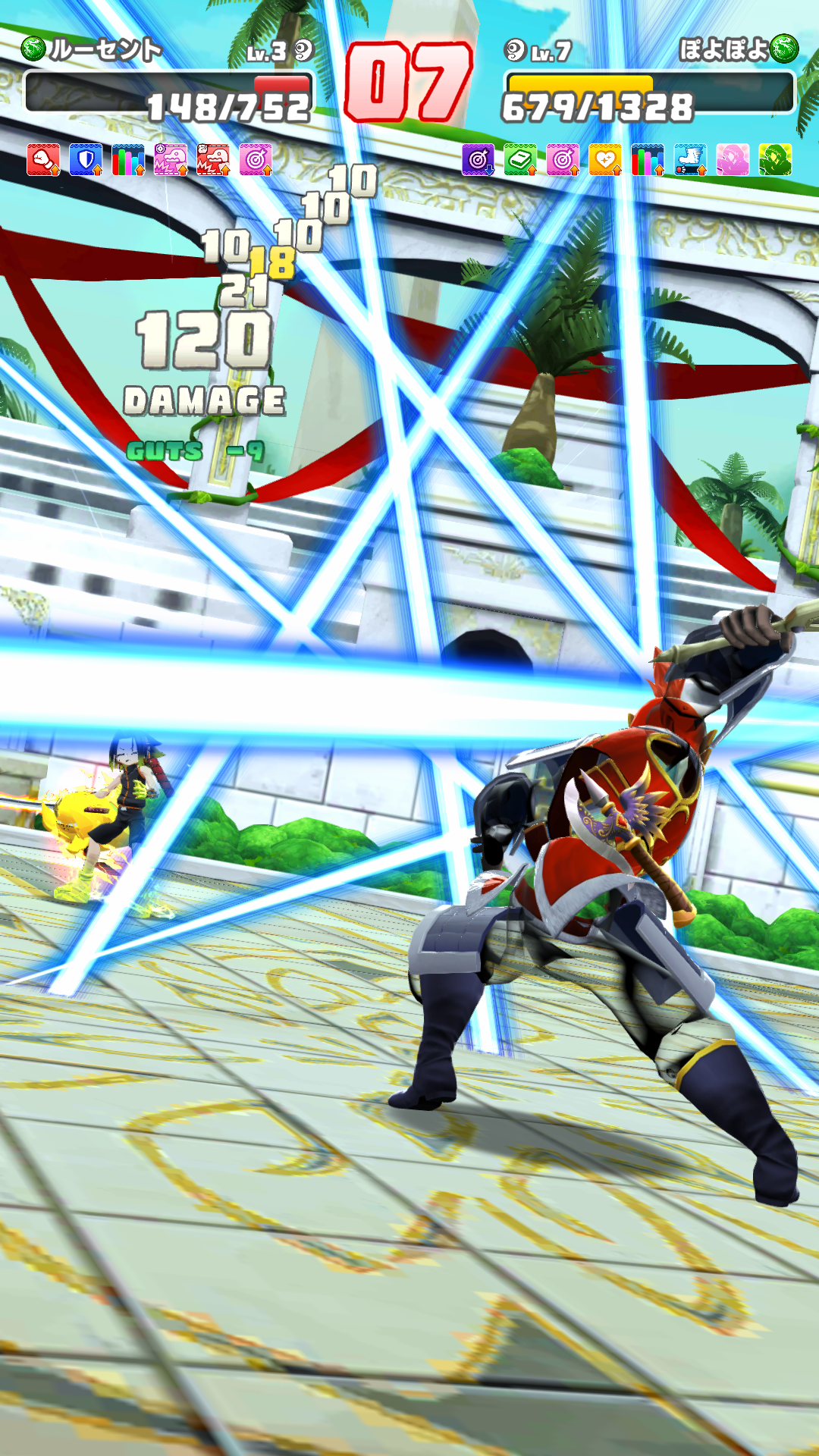
Task: Inspect the winged boot speed buff icon
Action: coord(690,160)
